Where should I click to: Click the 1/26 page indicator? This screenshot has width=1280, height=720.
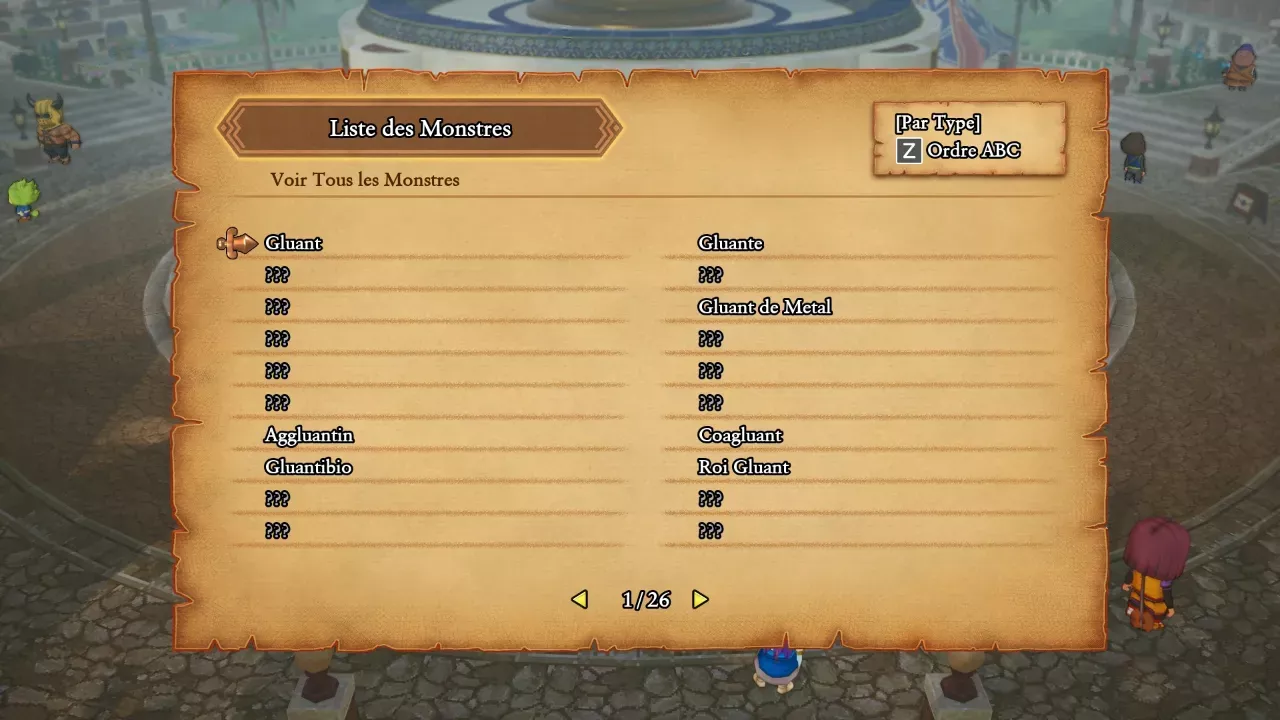tap(645, 600)
